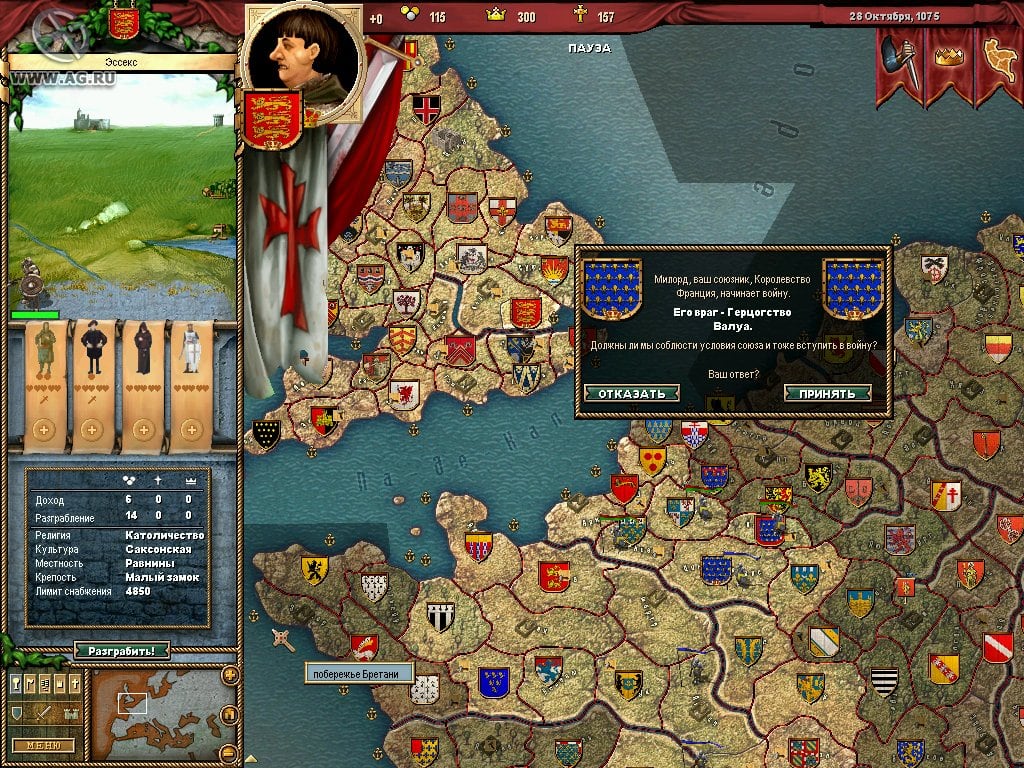
Task: Click the shield icon above the menu button
Action: (16, 713)
